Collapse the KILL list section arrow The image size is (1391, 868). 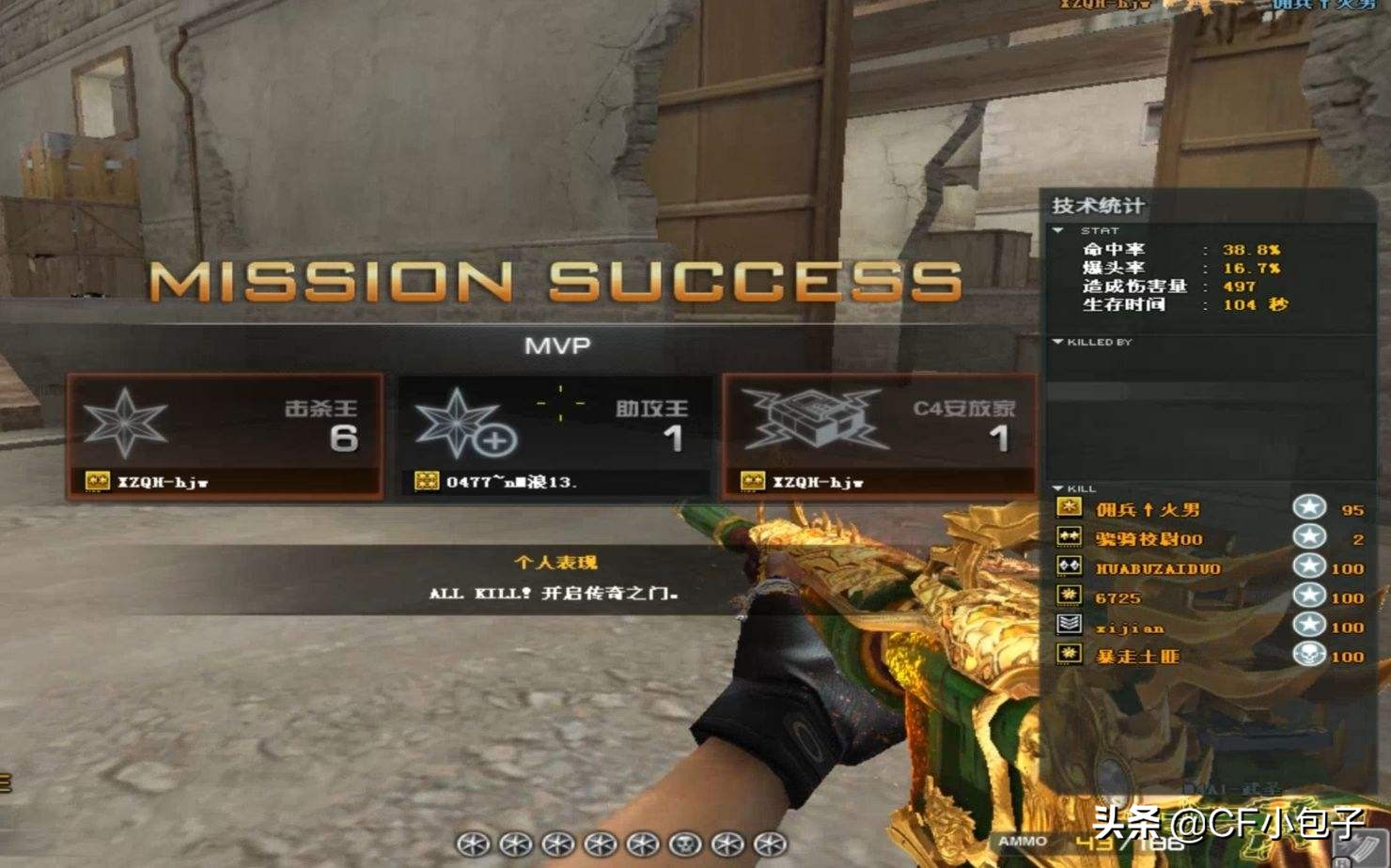tap(1058, 488)
